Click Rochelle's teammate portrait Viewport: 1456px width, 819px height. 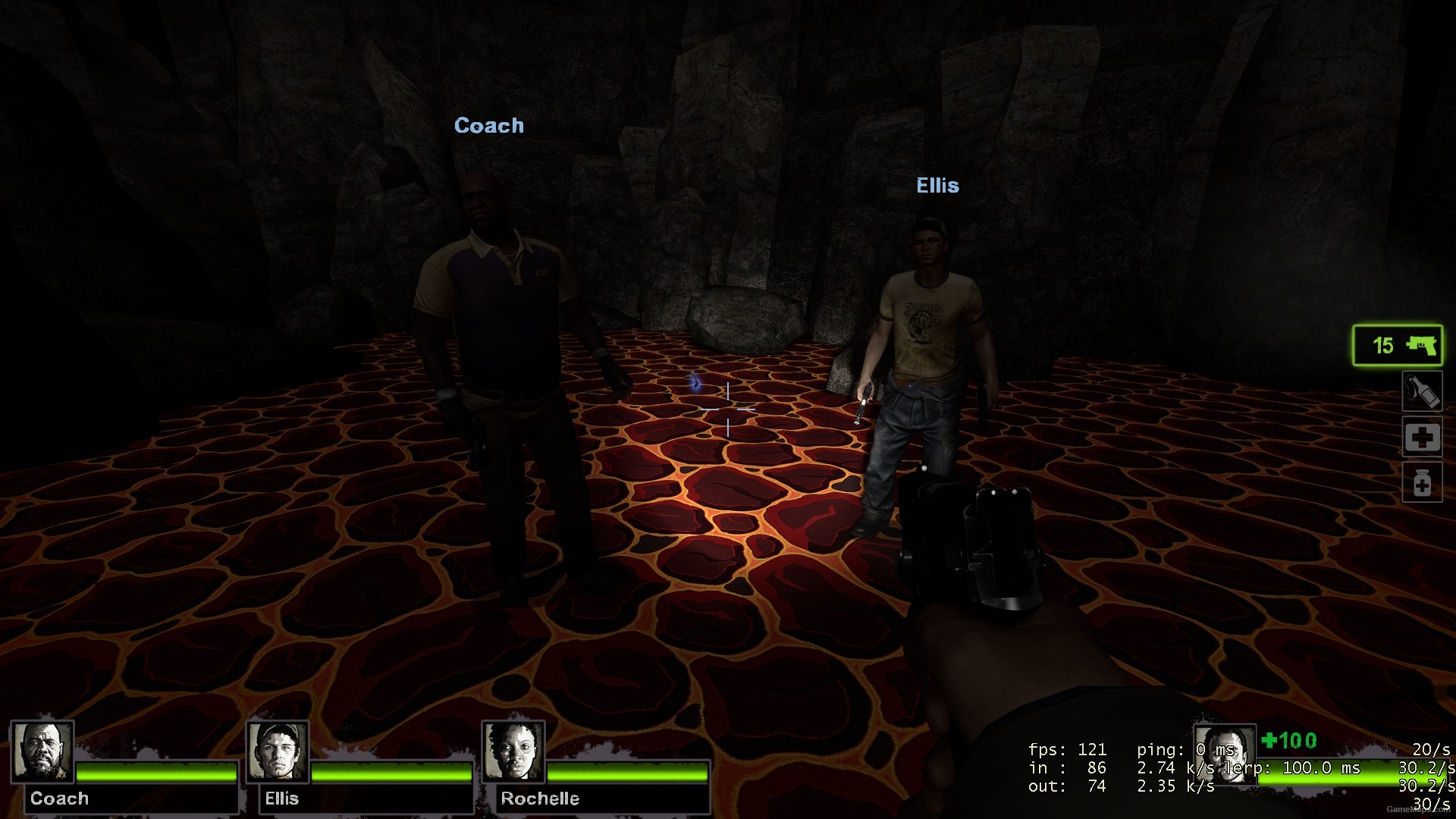pos(513,752)
